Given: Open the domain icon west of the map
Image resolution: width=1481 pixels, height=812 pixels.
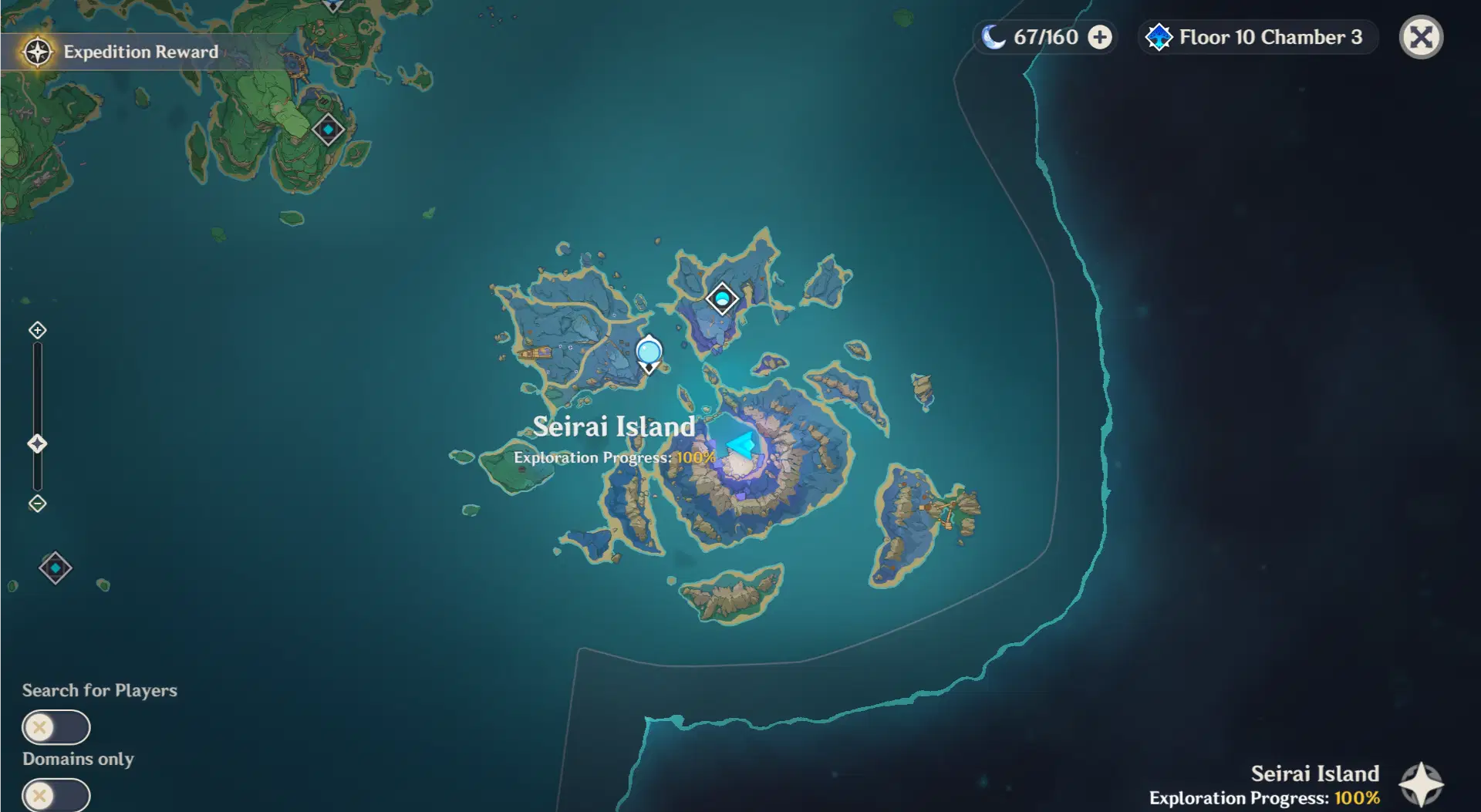Looking at the screenshot, I should point(55,568).
